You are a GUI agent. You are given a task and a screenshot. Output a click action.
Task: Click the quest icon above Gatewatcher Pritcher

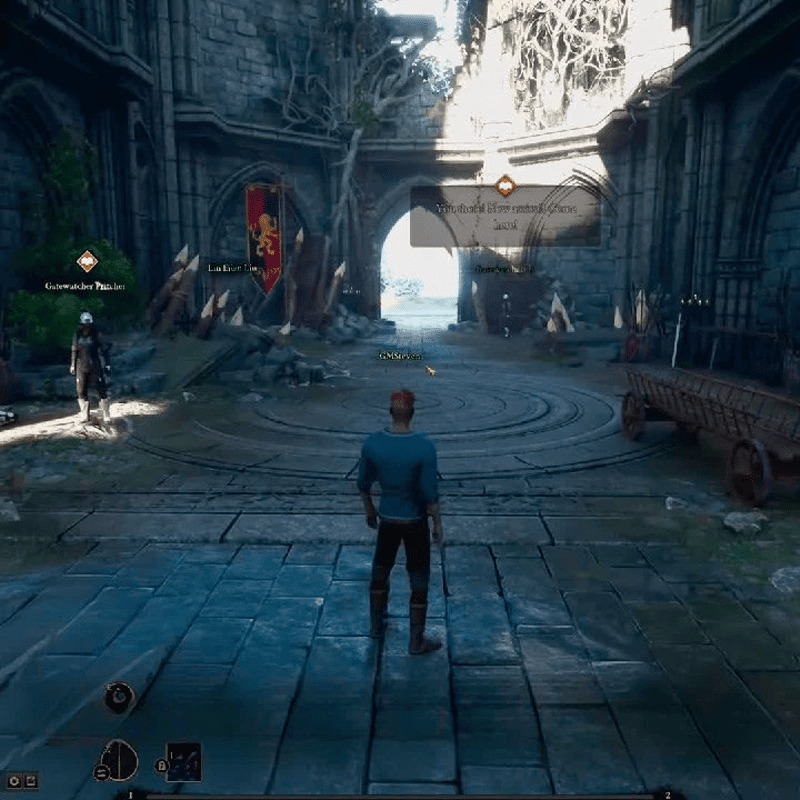88,261
